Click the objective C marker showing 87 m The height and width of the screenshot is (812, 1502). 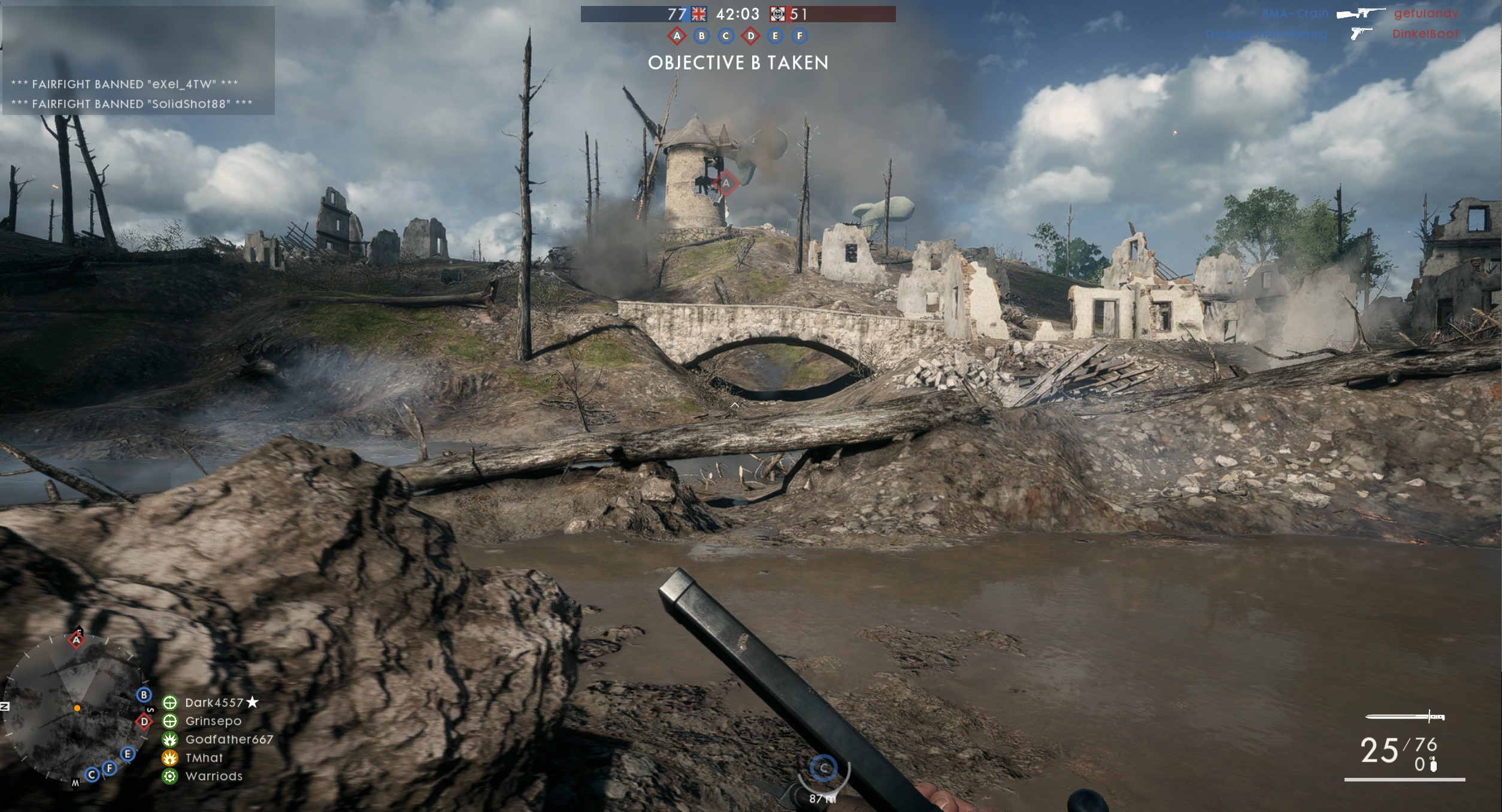[x=823, y=768]
